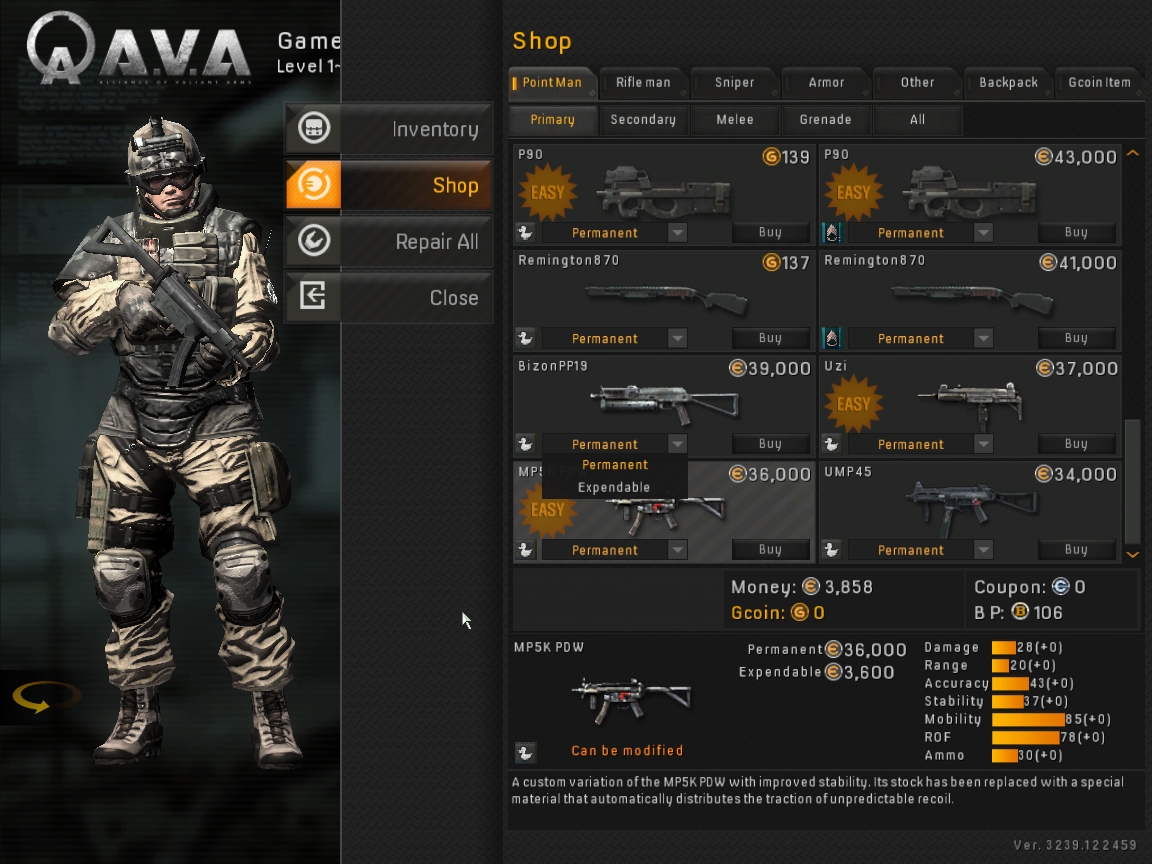The width and height of the screenshot is (1152, 864).
Task: Open the Inventory menu
Action: (389, 129)
